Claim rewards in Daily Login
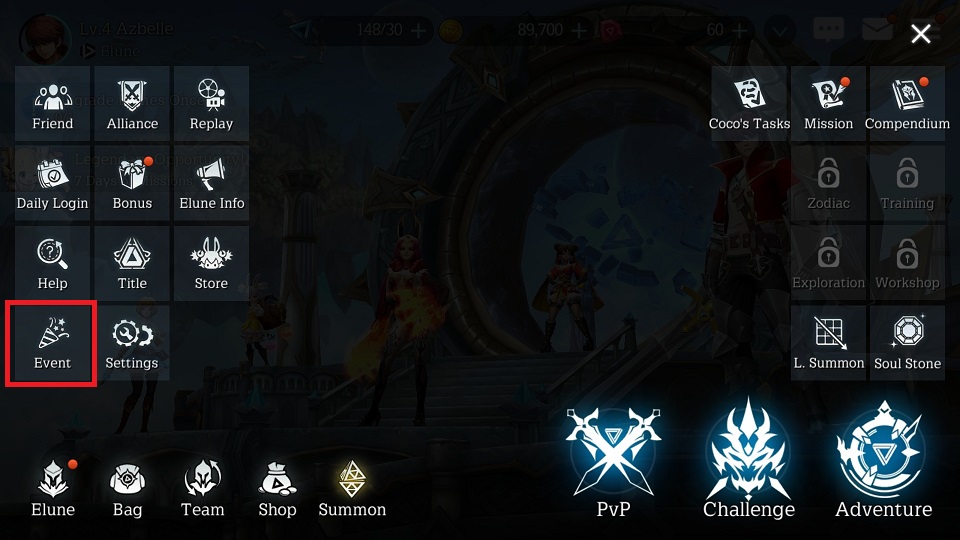The width and height of the screenshot is (960, 540). click(52, 183)
